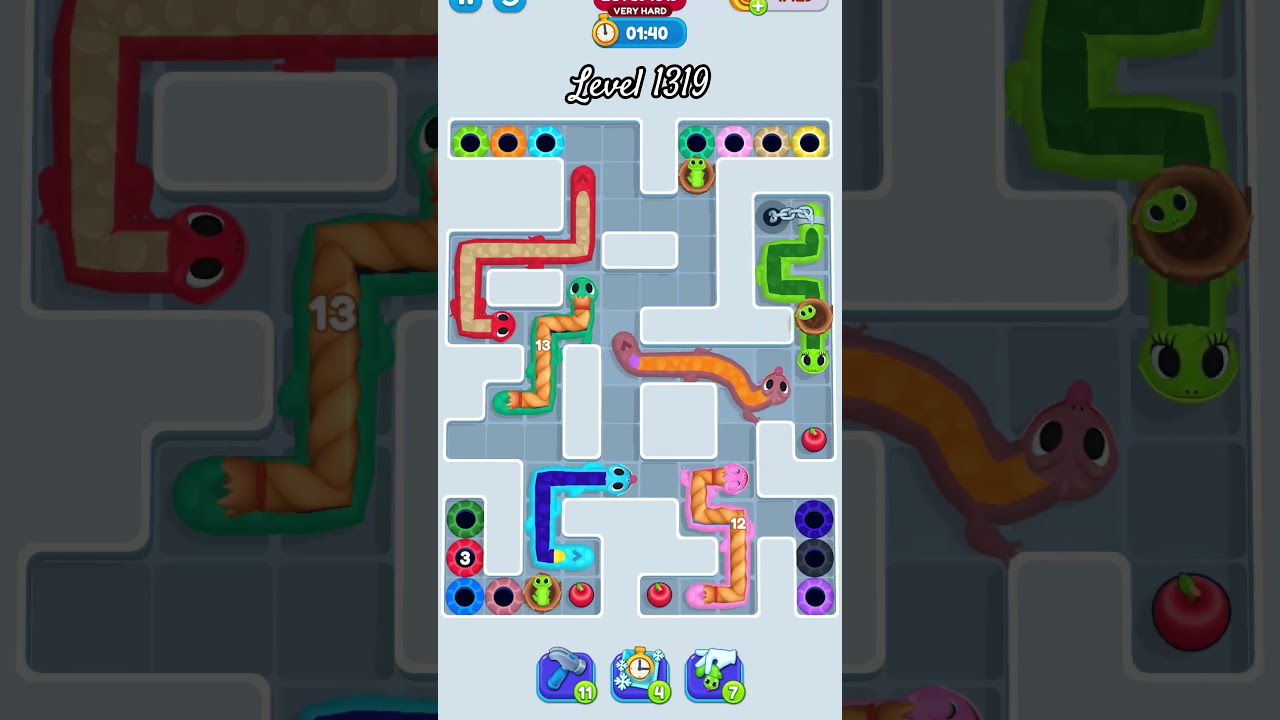1280x720 pixels.
Task: Tap the VERY HARD level banner
Action: 638,10
